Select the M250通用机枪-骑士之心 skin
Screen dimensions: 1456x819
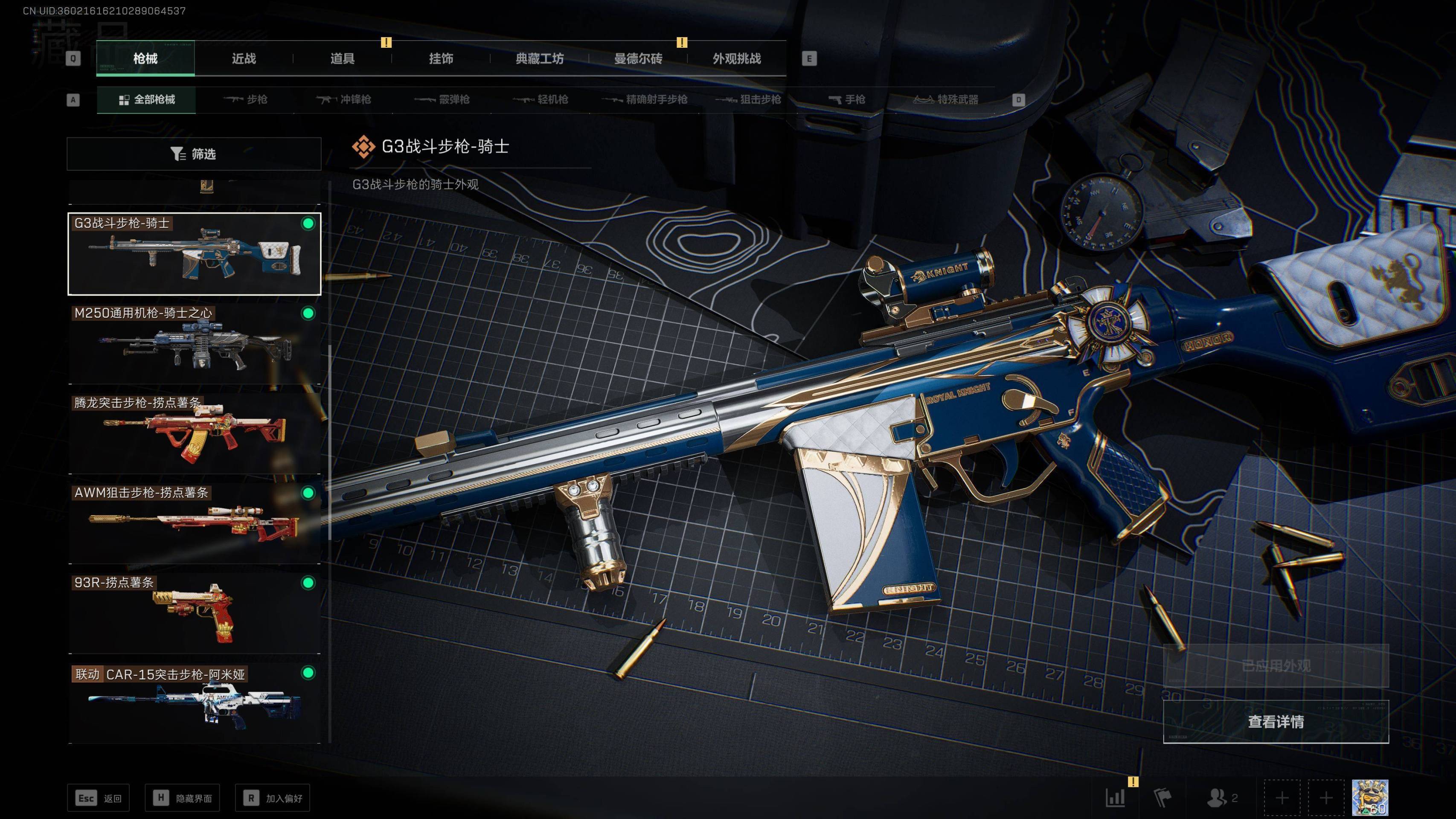[194, 344]
